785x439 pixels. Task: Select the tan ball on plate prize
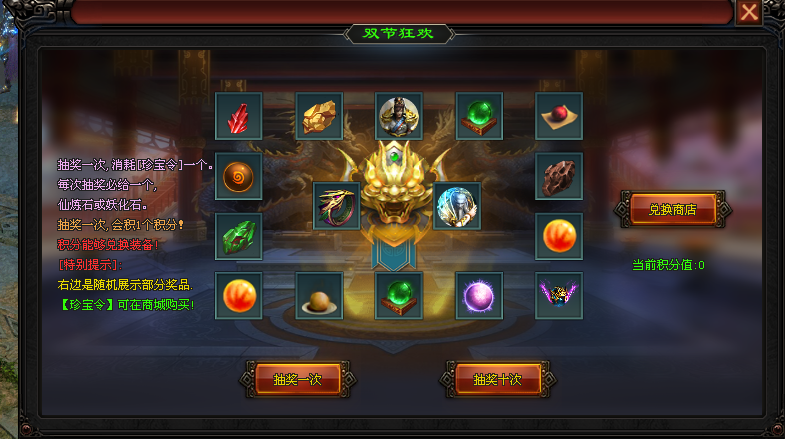point(319,296)
